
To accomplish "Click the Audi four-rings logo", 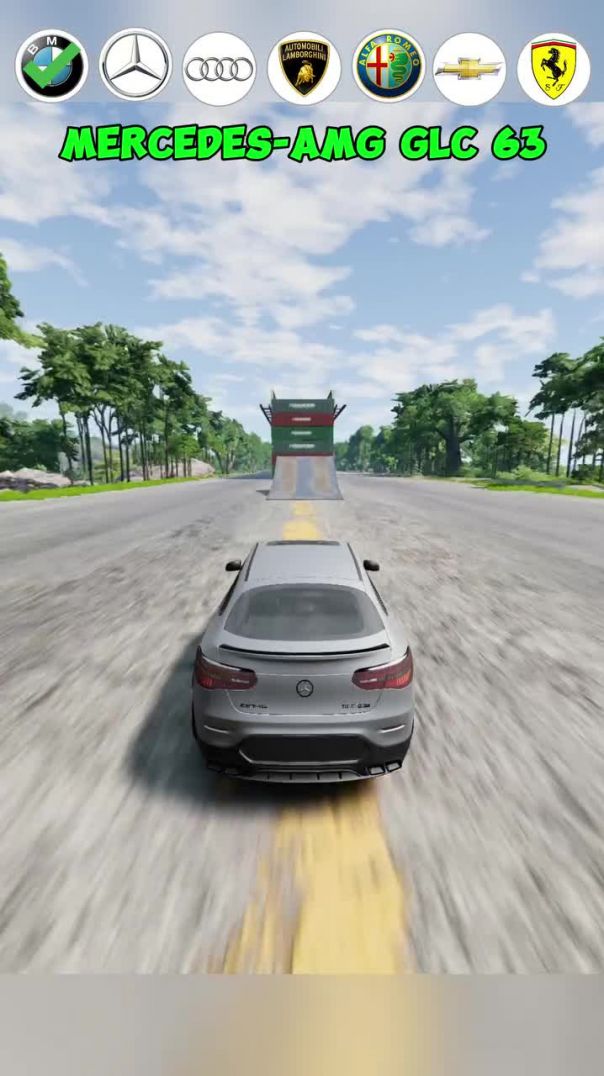I will (x=220, y=68).
